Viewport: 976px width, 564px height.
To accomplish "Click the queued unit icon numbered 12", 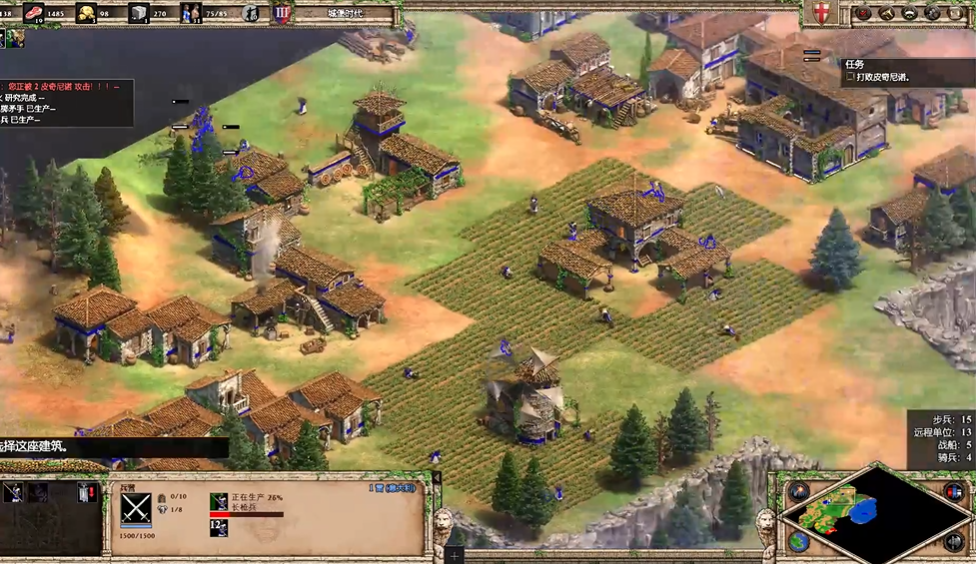I will point(219,527).
